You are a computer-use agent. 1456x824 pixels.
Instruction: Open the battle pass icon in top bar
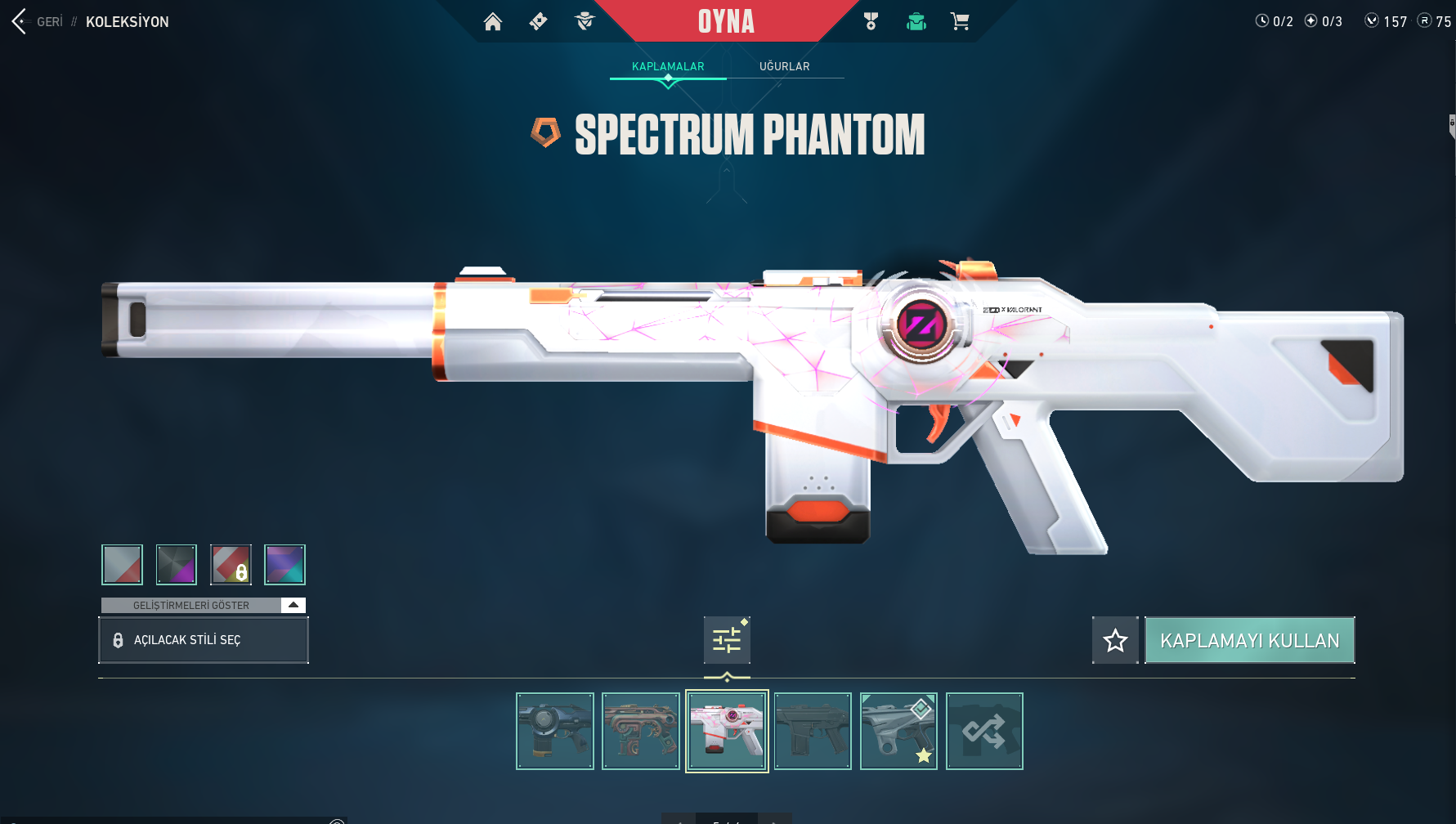click(539, 22)
